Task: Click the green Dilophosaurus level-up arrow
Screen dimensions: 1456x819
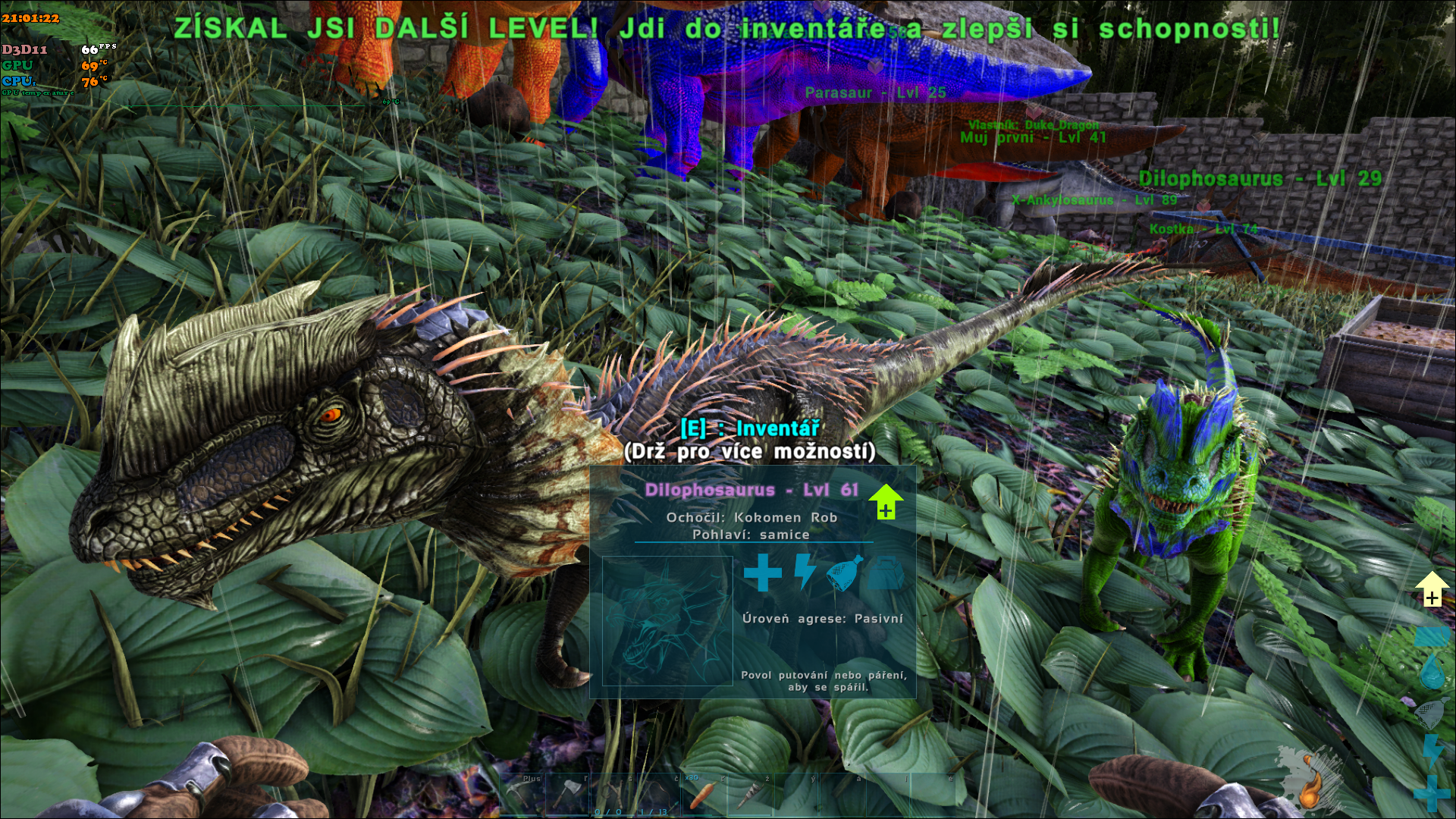Action: coord(885,501)
